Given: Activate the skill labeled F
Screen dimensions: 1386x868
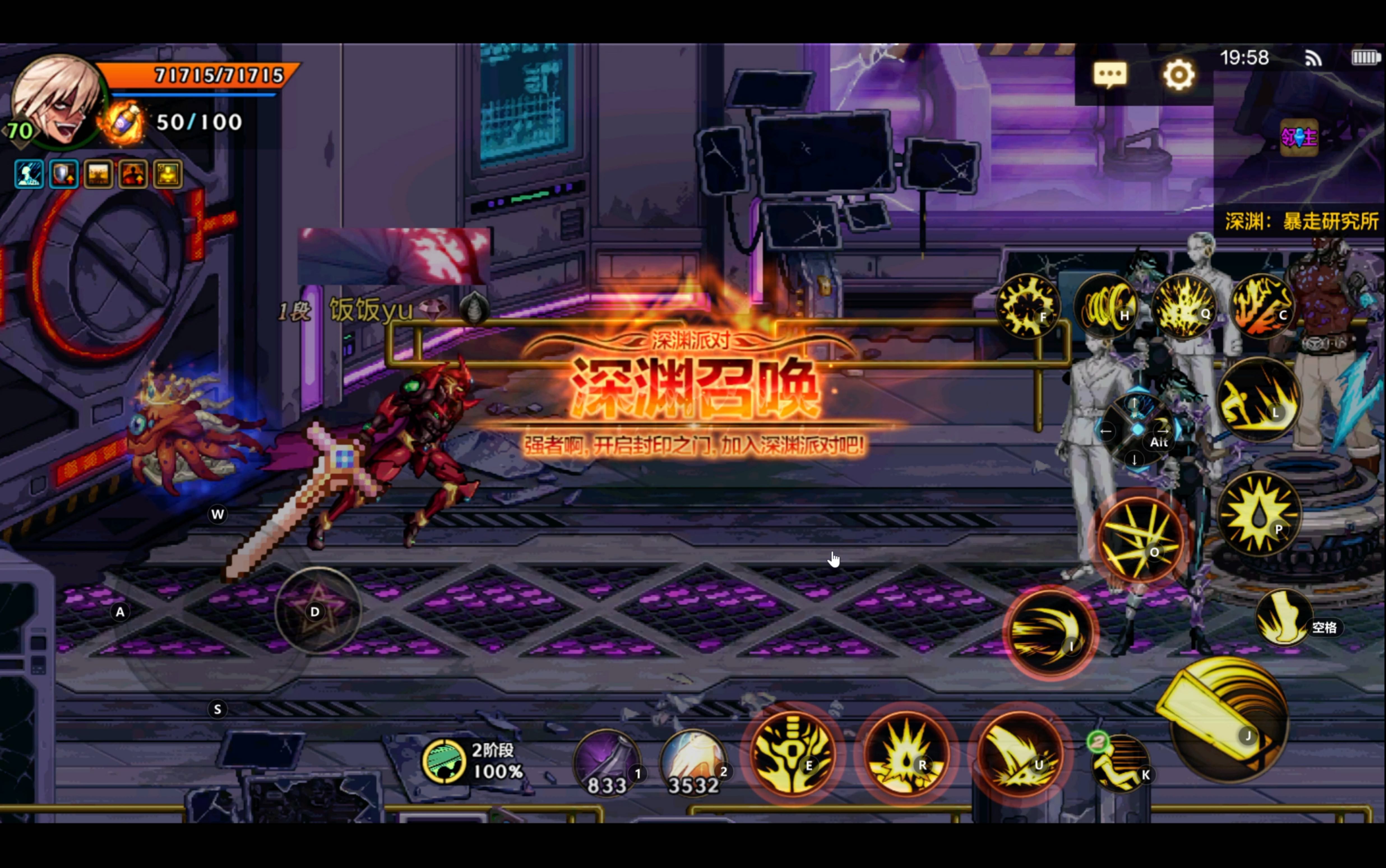Looking at the screenshot, I should point(1027,306).
